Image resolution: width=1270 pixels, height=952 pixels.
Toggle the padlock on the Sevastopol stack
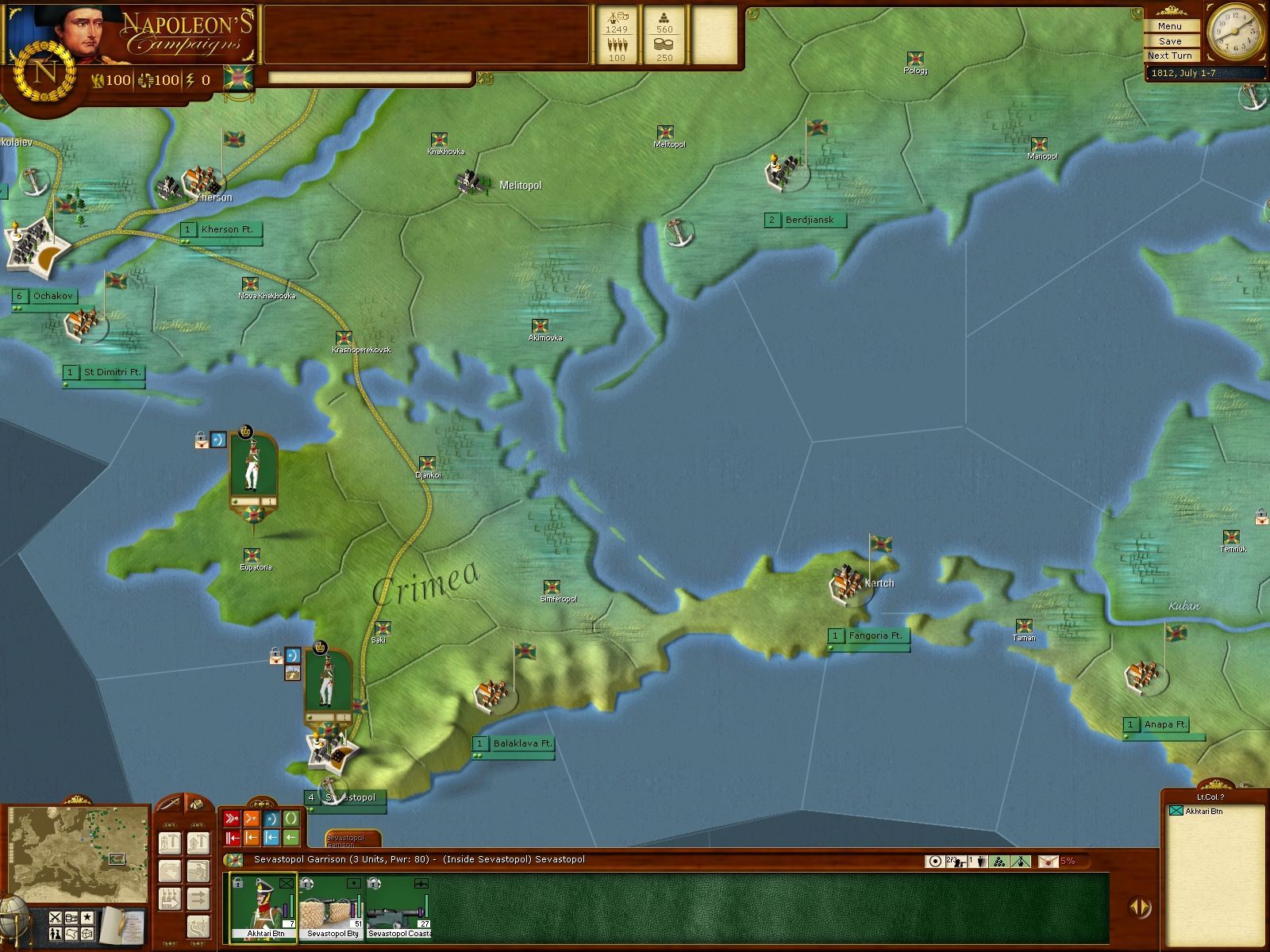click(x=275, y=654)
